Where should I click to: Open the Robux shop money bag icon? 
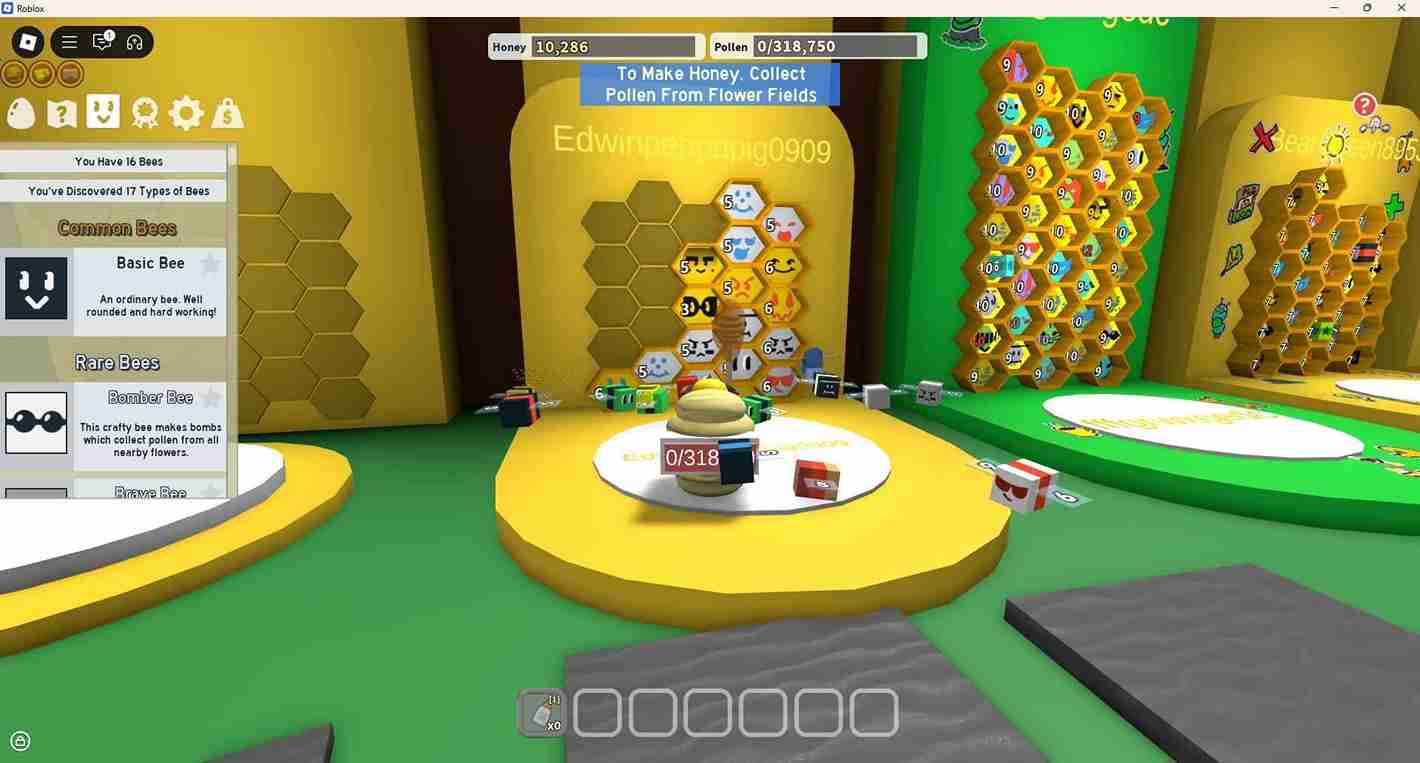[226, 113]
